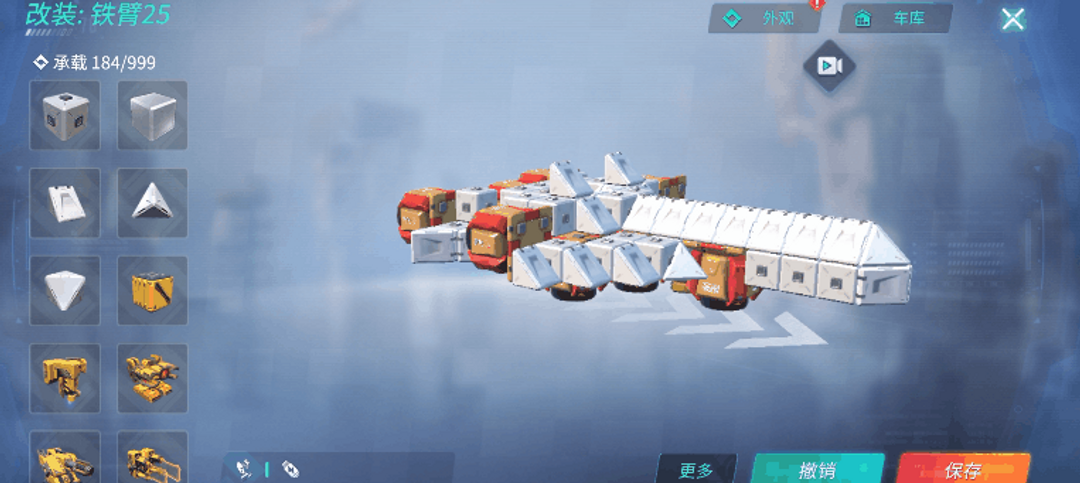Screen dimensions: 1080x483
Task: Click the 更多 more button
Action: point(696,470)
